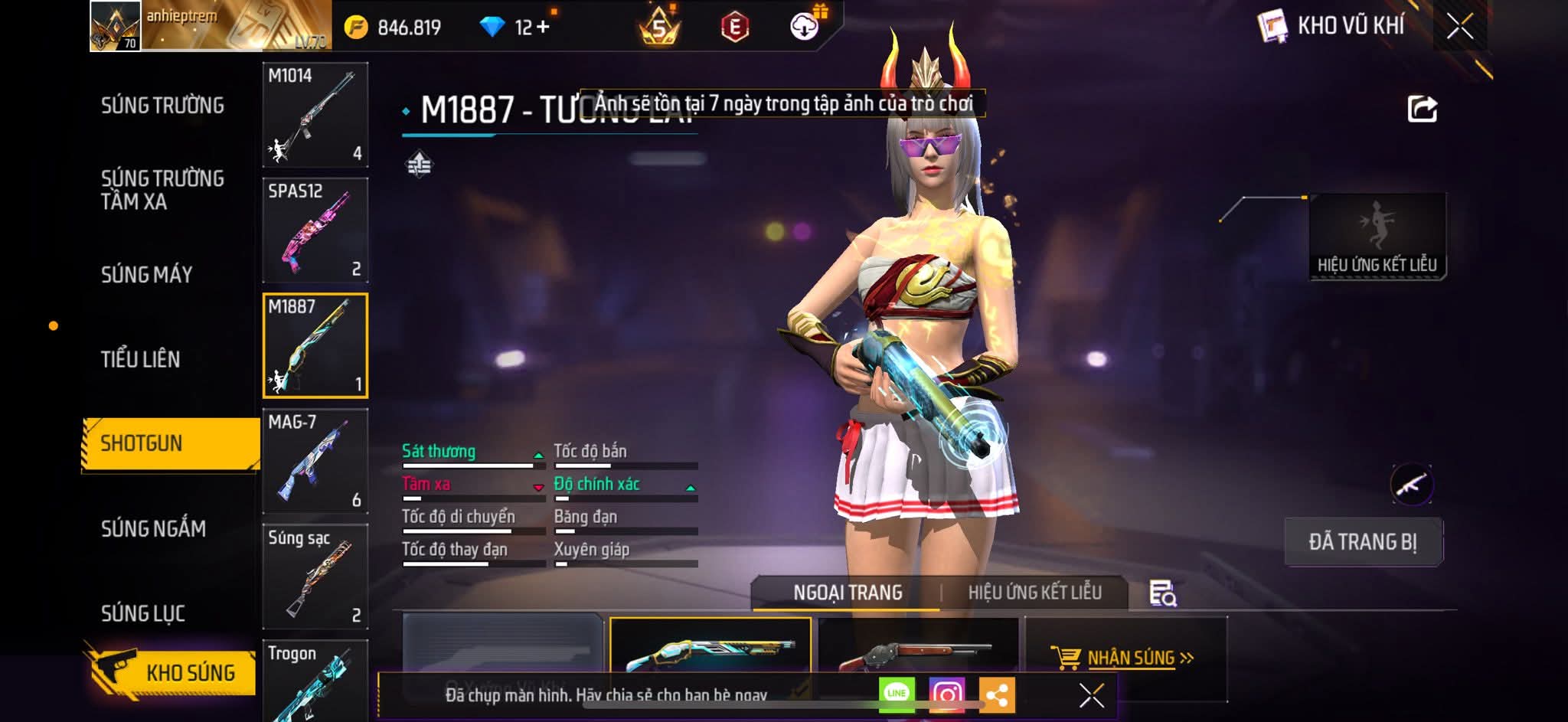Close the Kho Vũ Khí screen
The height and width of the screenshot is (722, 1568).
pos(1460,27)
